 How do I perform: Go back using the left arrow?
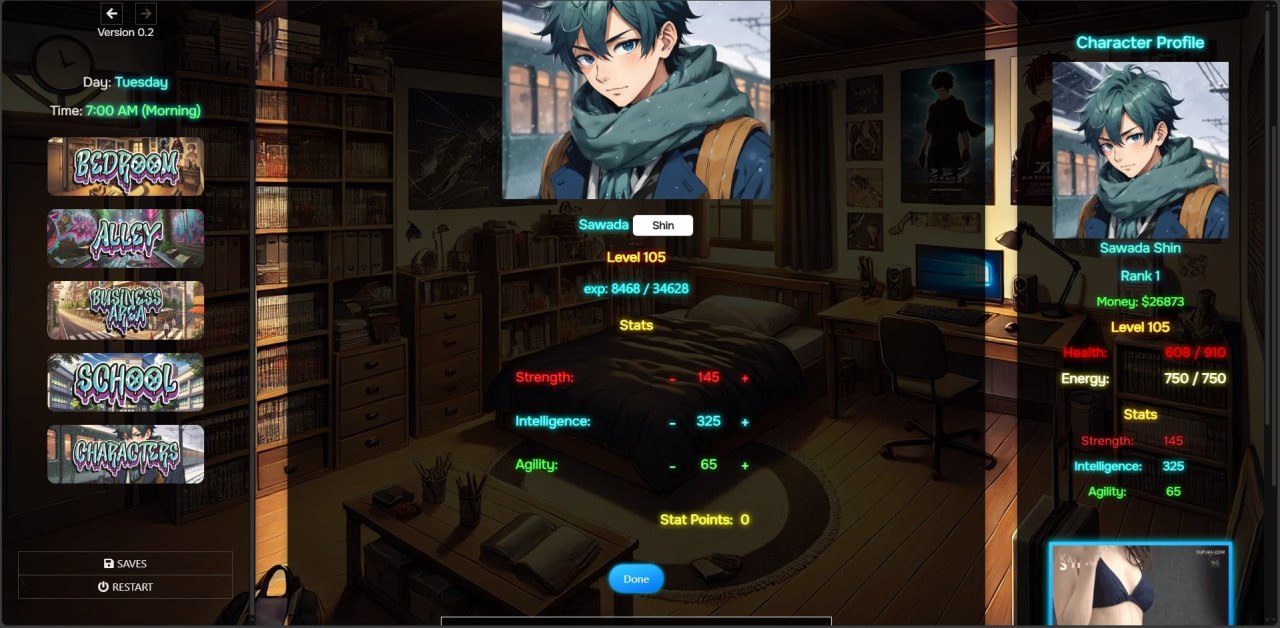(112, 14)
